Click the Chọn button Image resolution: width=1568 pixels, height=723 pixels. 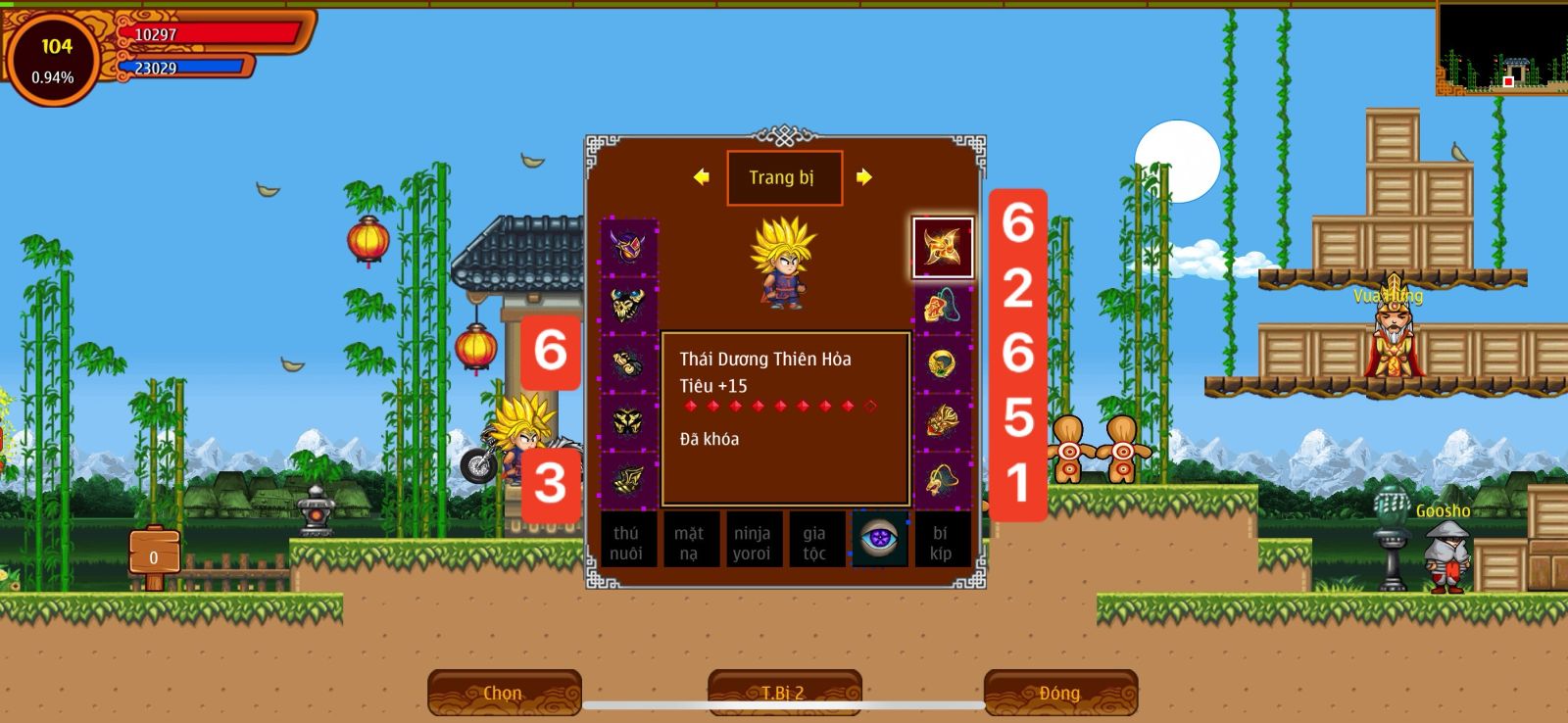504,693
